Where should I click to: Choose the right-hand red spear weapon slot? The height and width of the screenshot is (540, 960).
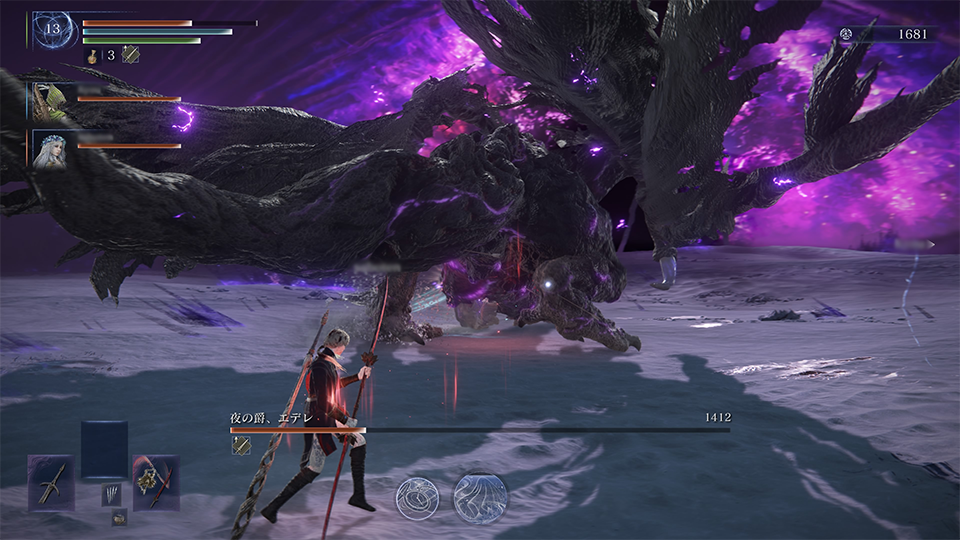(x=156, y=482)
